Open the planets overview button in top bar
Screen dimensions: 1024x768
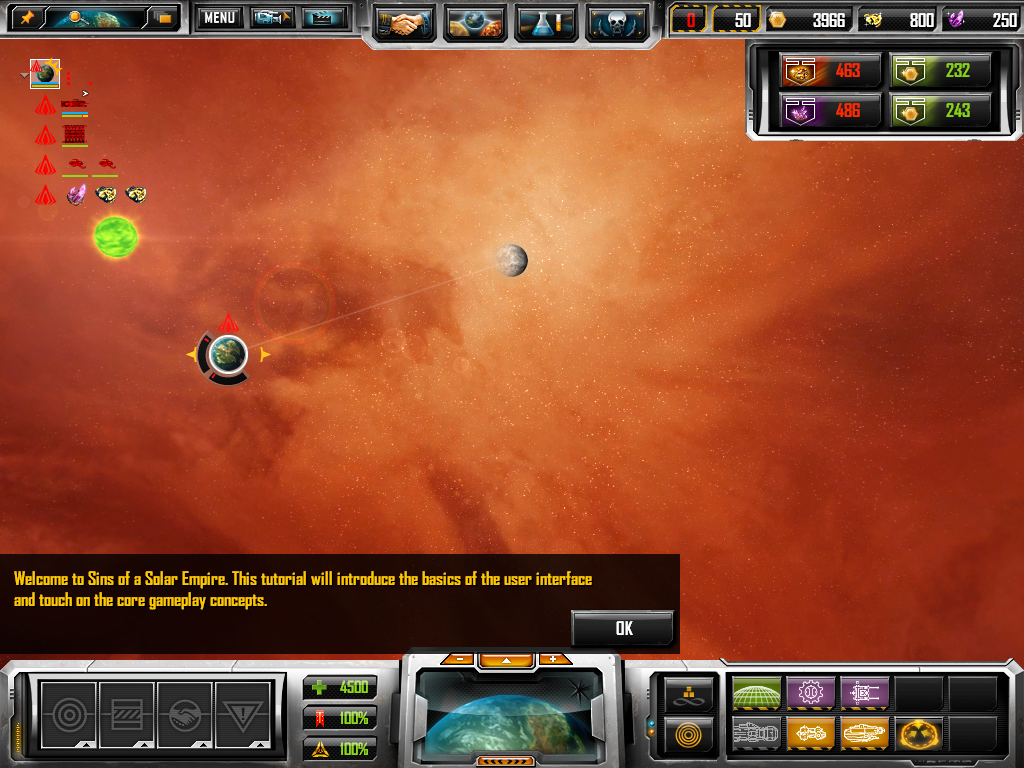coord(474,23)
